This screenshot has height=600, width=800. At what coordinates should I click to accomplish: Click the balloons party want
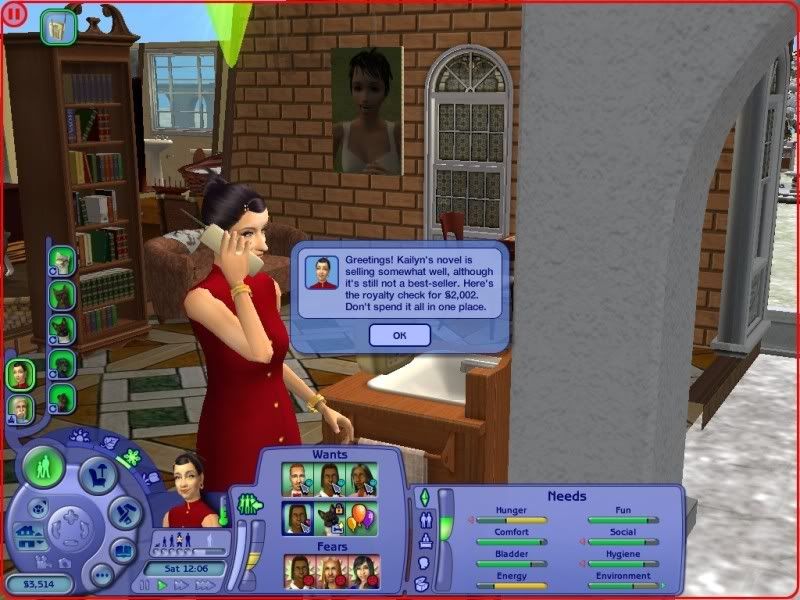[x=362, y=517]
